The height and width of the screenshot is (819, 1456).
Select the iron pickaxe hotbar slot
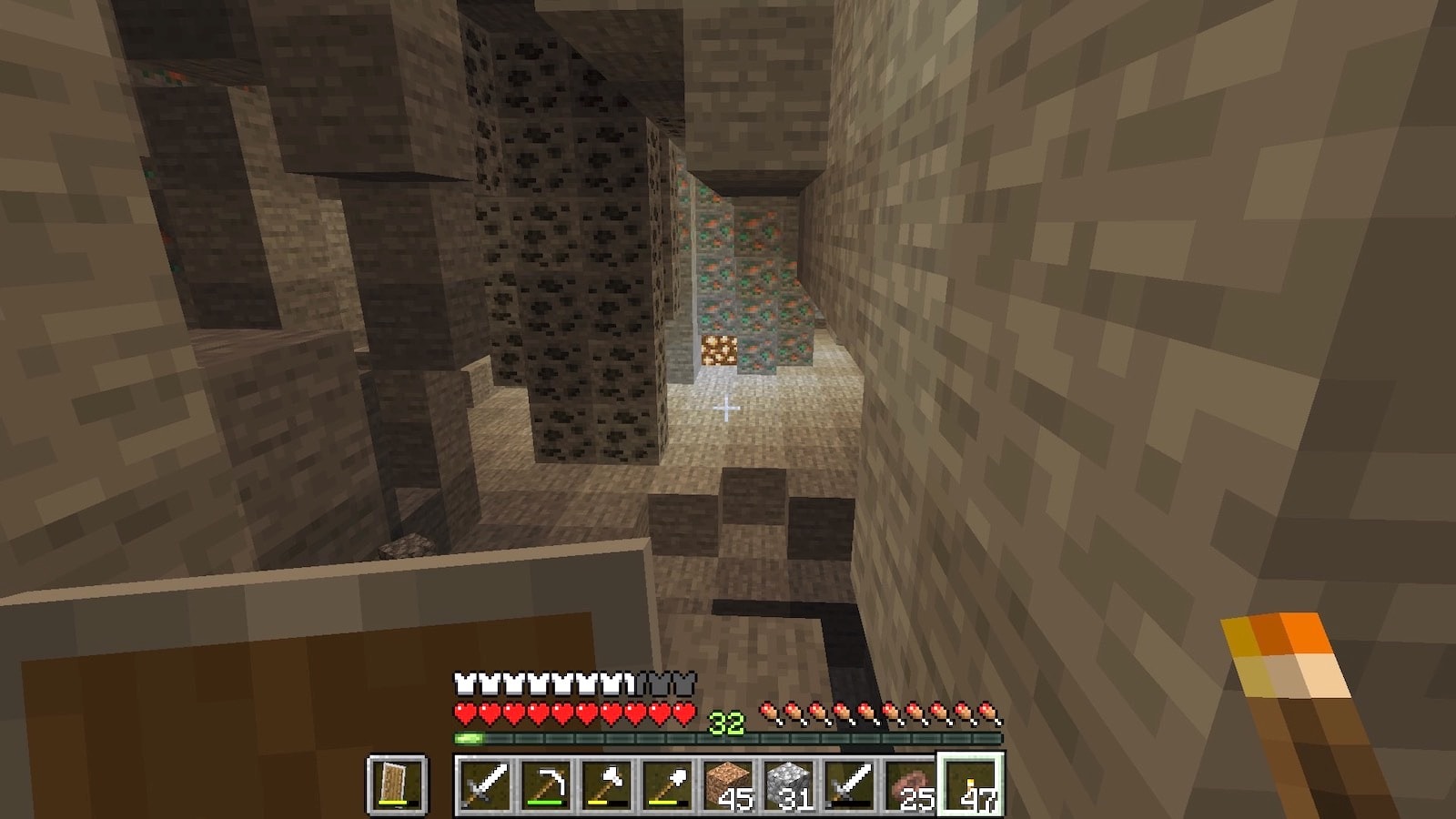pyautogui.click(x=546, y=784)
